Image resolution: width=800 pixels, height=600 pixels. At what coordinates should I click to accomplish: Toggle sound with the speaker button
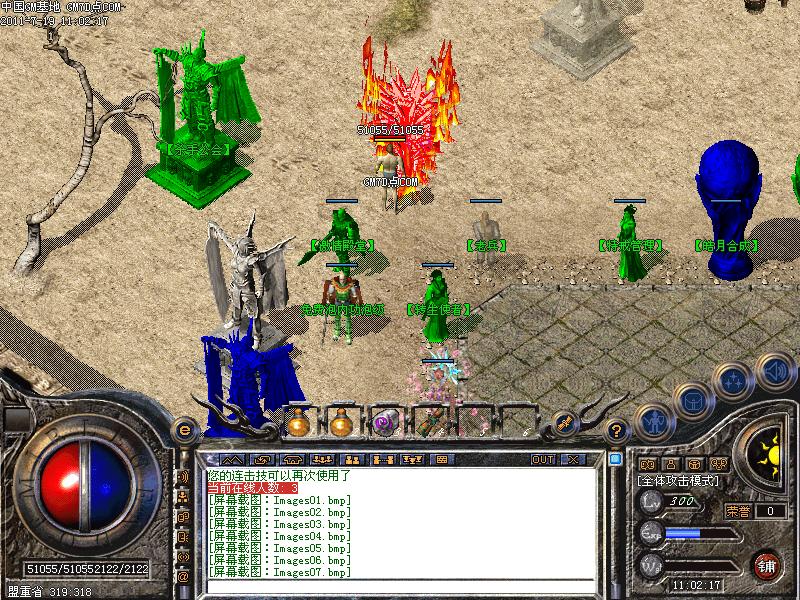pyautogui.click(x=774, y=370)
